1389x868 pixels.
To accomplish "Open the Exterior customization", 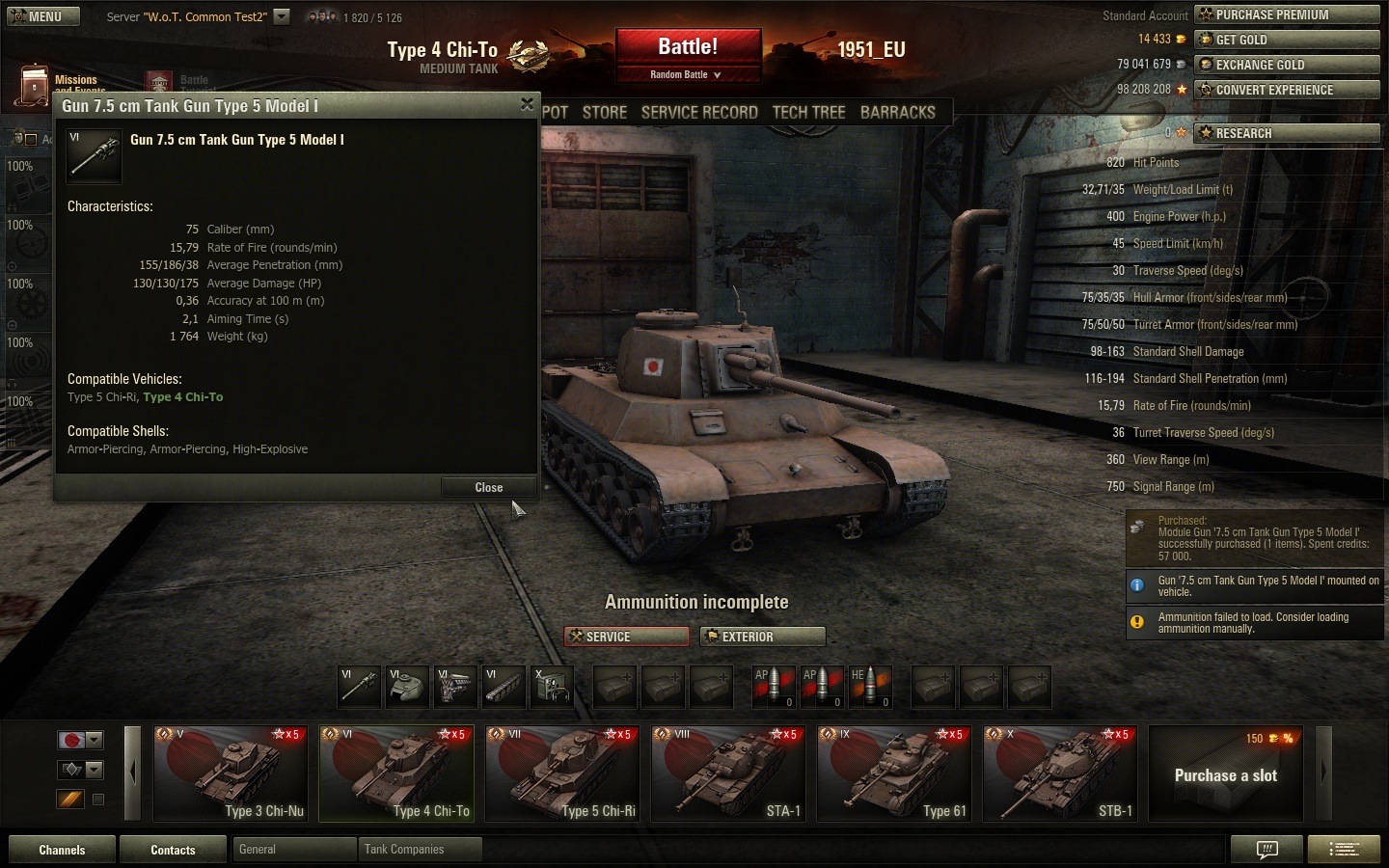I will tap(763, 637).
